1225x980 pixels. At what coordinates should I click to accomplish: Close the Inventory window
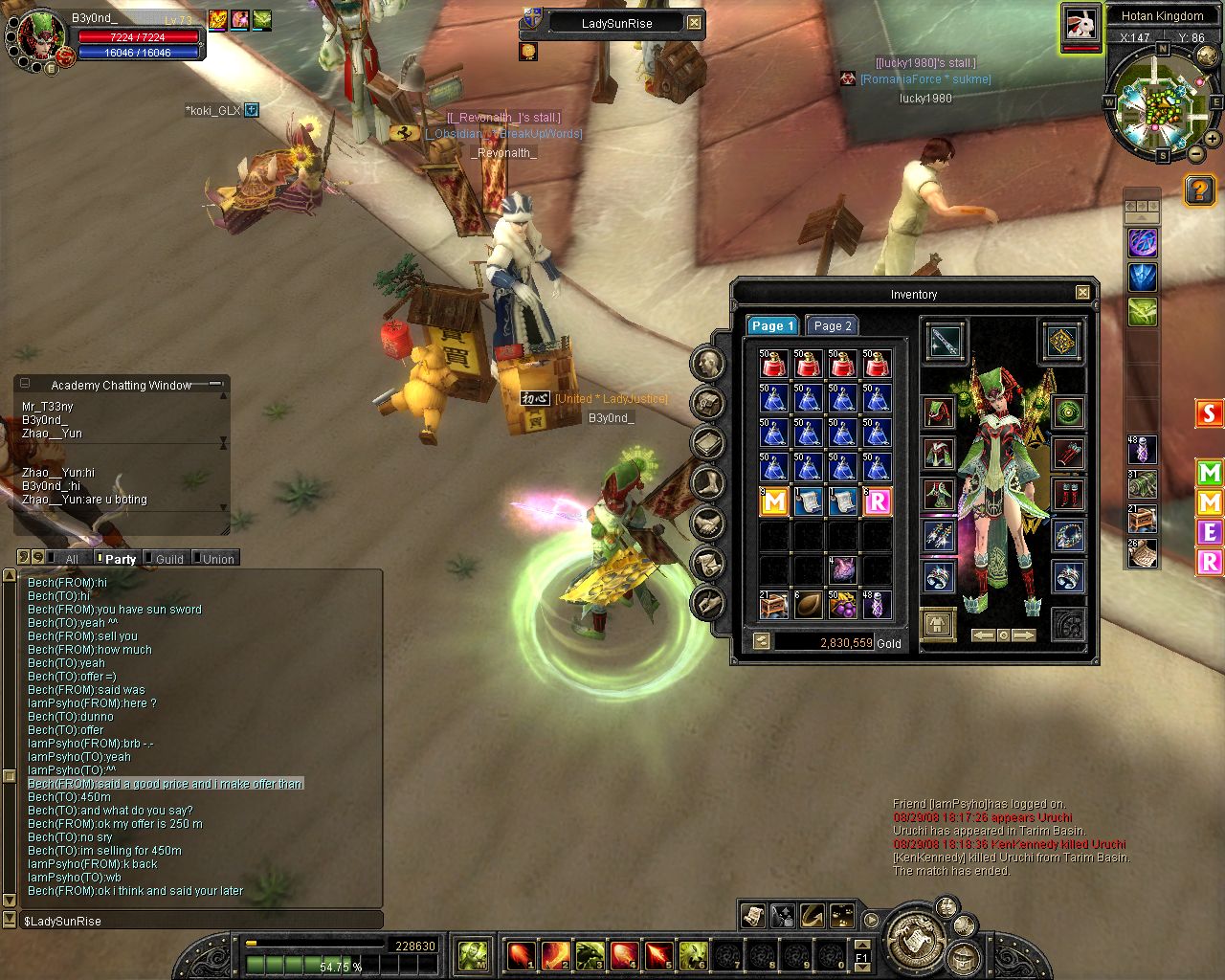click(1082, 293)
